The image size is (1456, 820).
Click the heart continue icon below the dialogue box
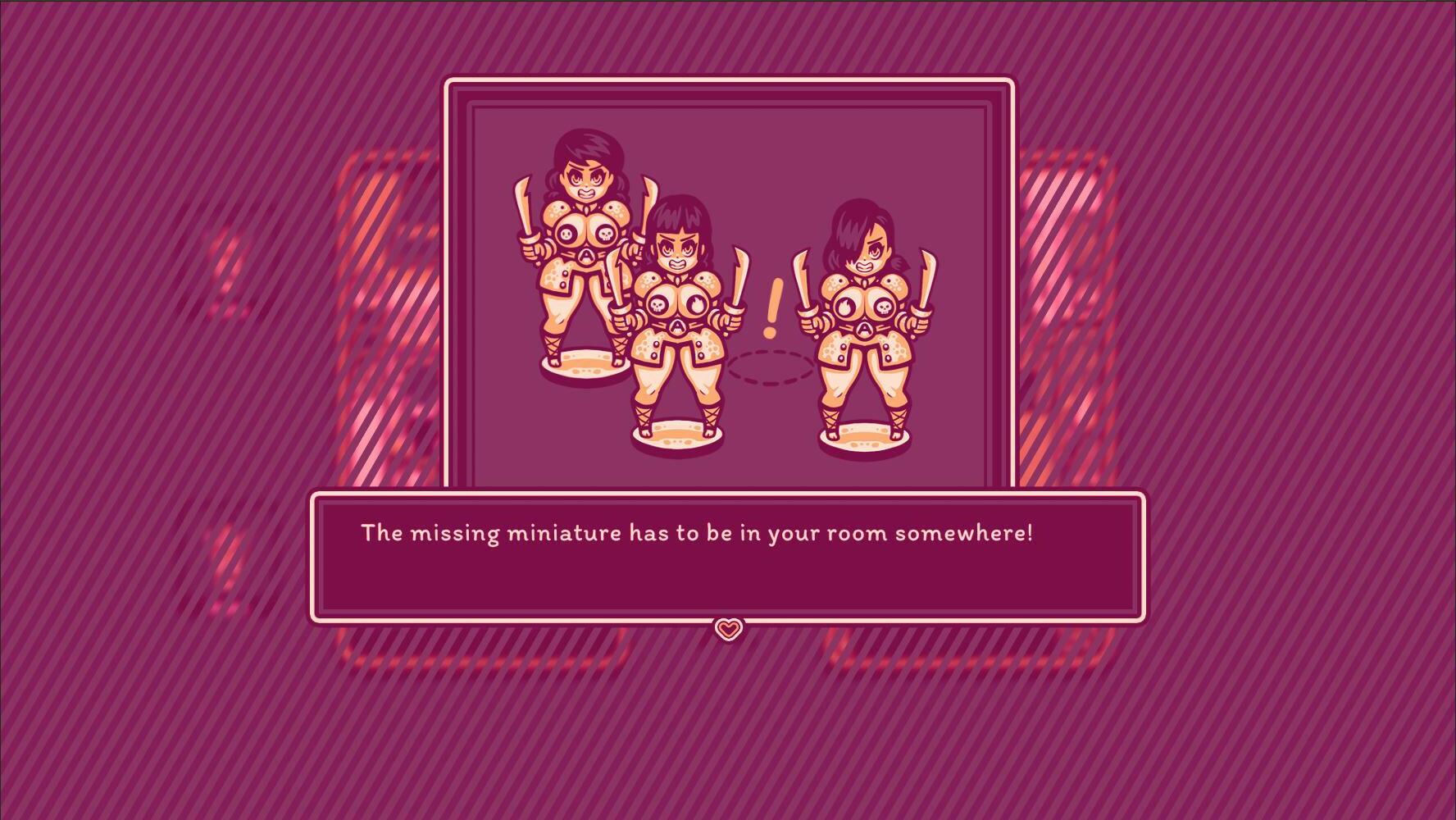pos(728,628)
